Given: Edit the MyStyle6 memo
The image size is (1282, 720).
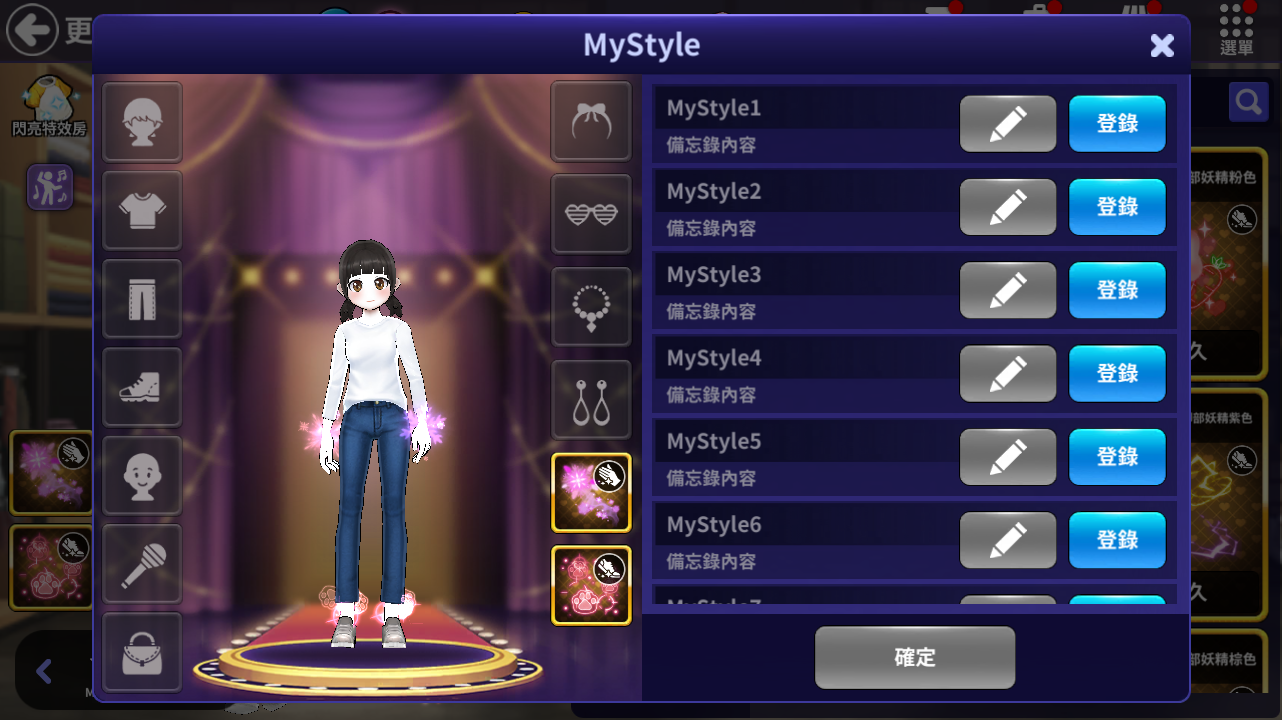Looking at the screenshot, I should click(x=1007, y=540).
